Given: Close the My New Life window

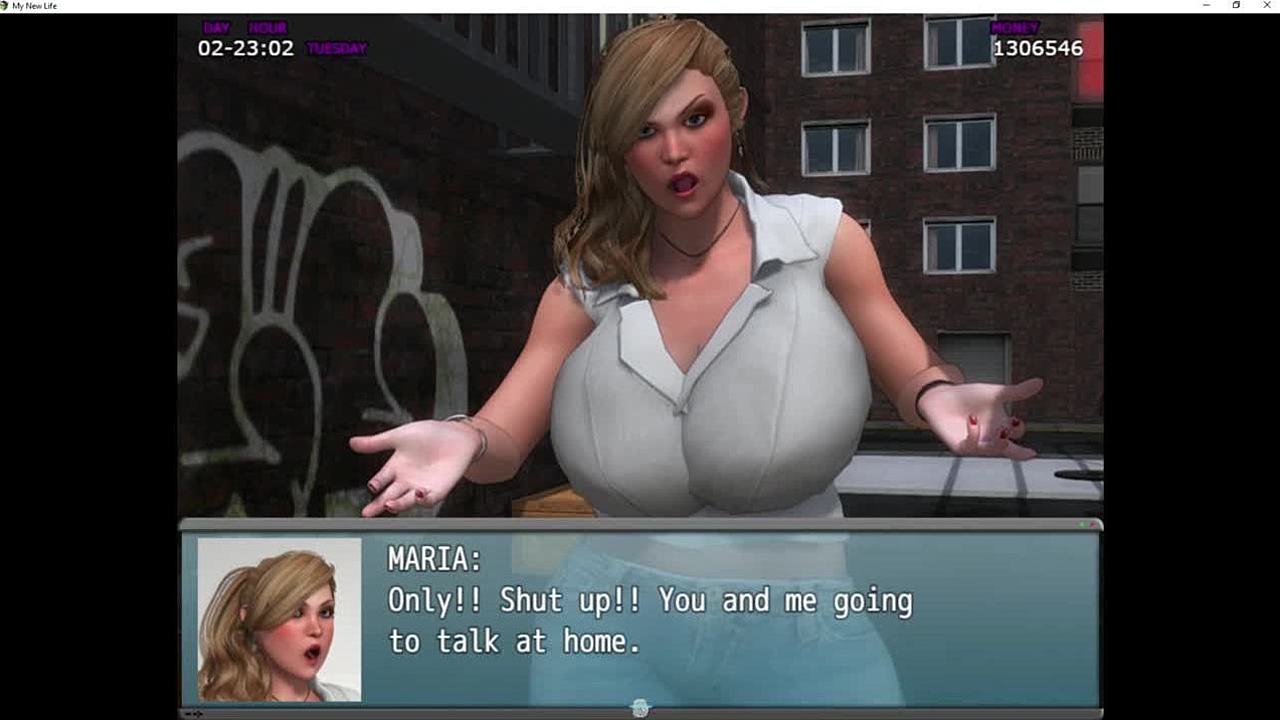Looking at the screenshot, I should (x=1267, y=6).
